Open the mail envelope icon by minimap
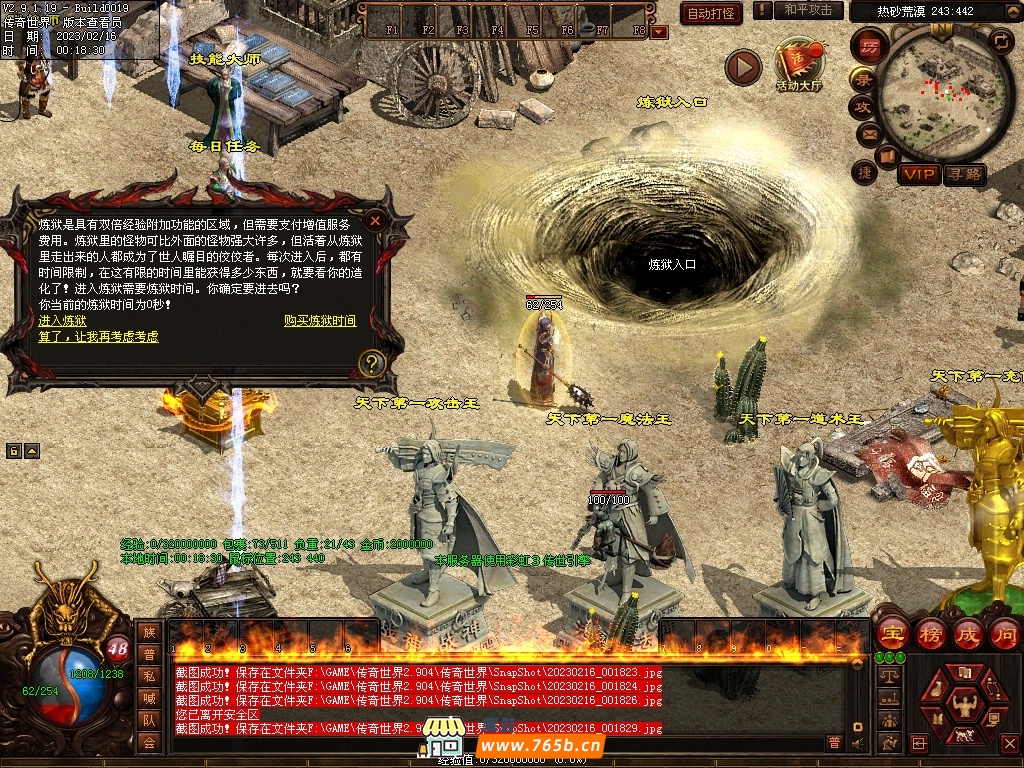This screenshot has height=768, width=1024. pyautogui.click(x=868, y=133)
